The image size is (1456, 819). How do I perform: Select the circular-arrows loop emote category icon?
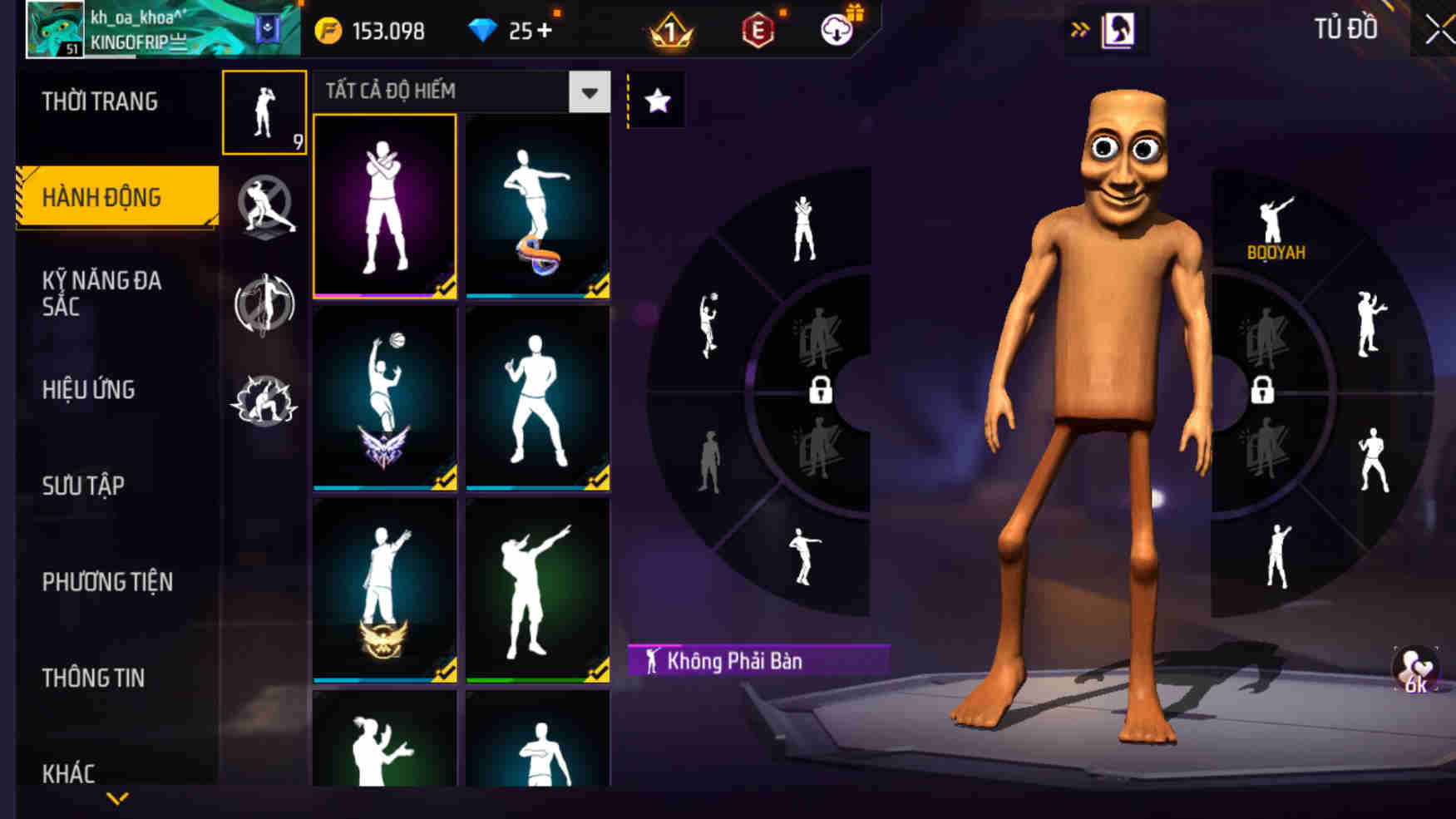point(263,303)
